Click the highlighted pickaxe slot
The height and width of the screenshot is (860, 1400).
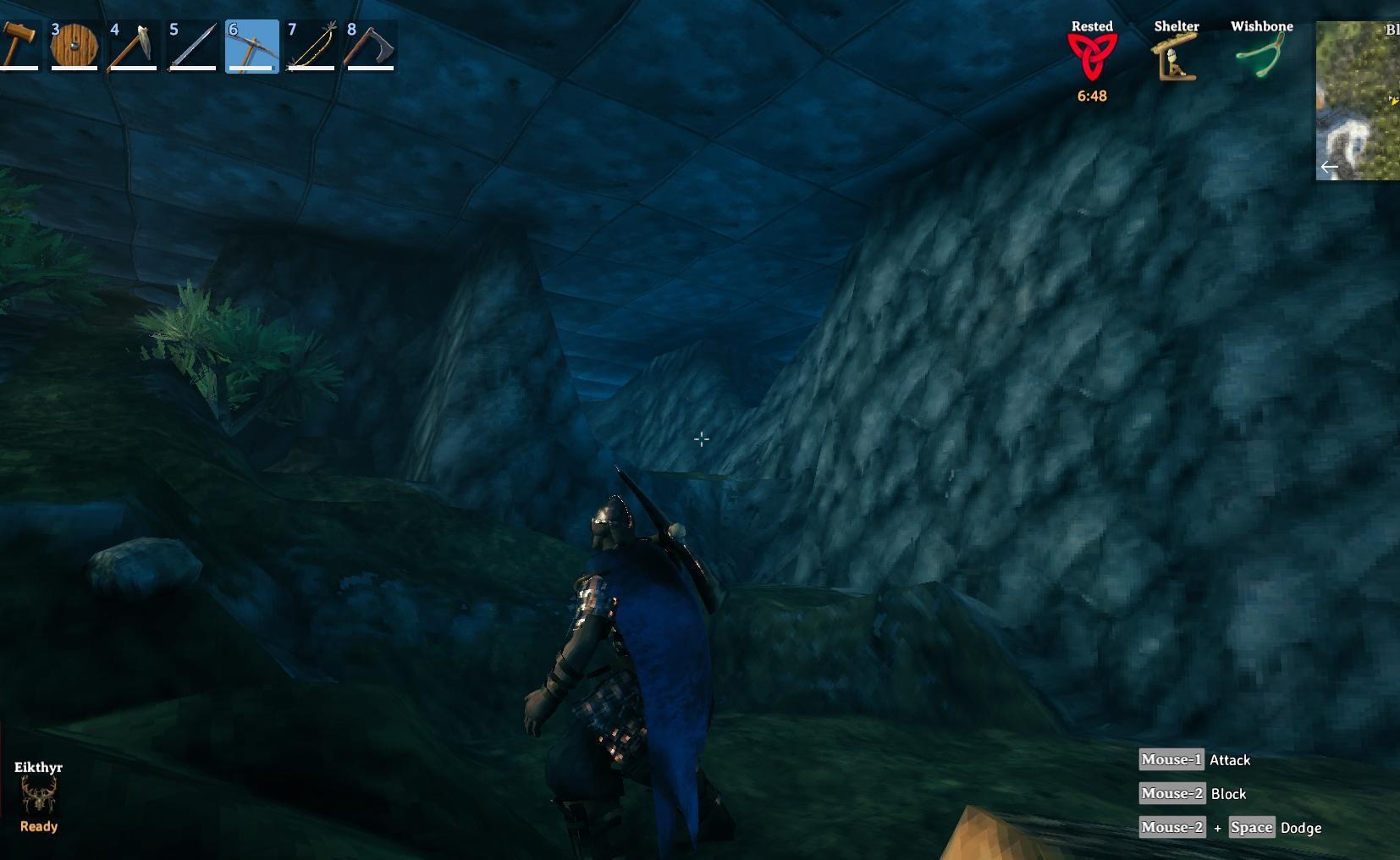point(252,46)
